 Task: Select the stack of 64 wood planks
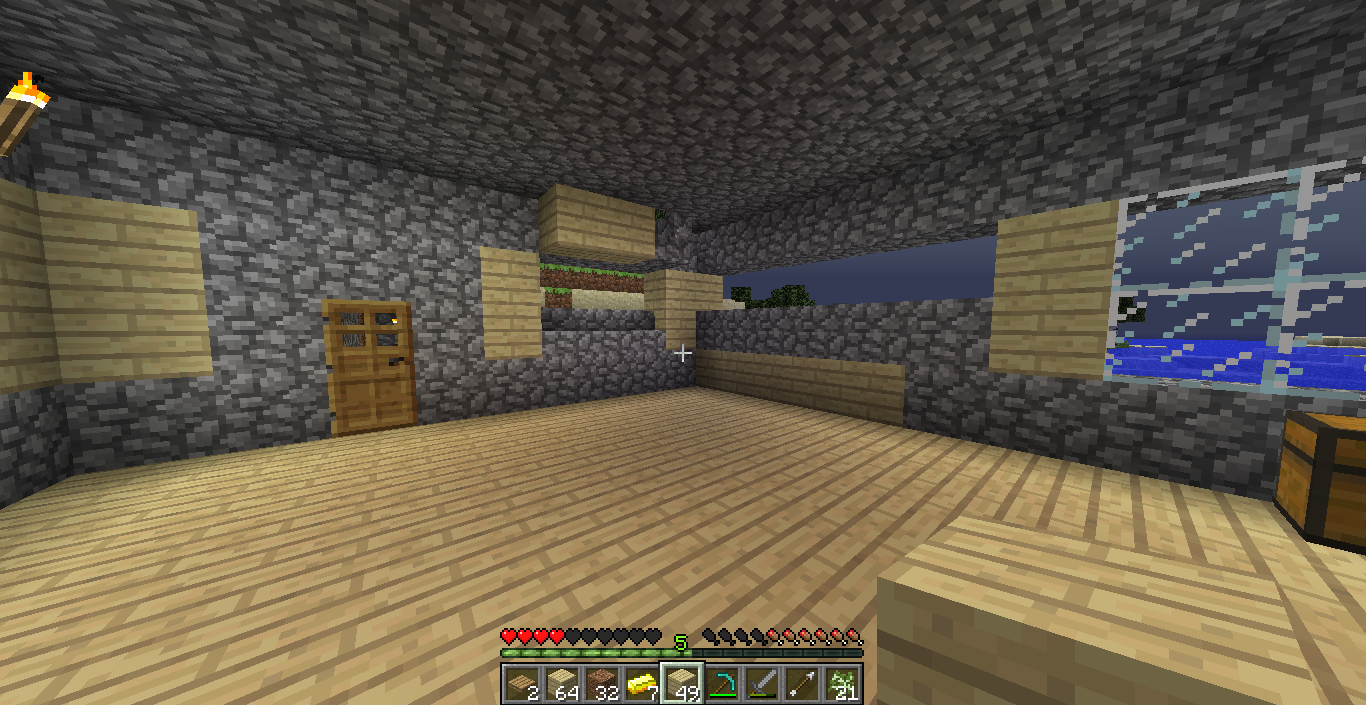click(562, 684)
